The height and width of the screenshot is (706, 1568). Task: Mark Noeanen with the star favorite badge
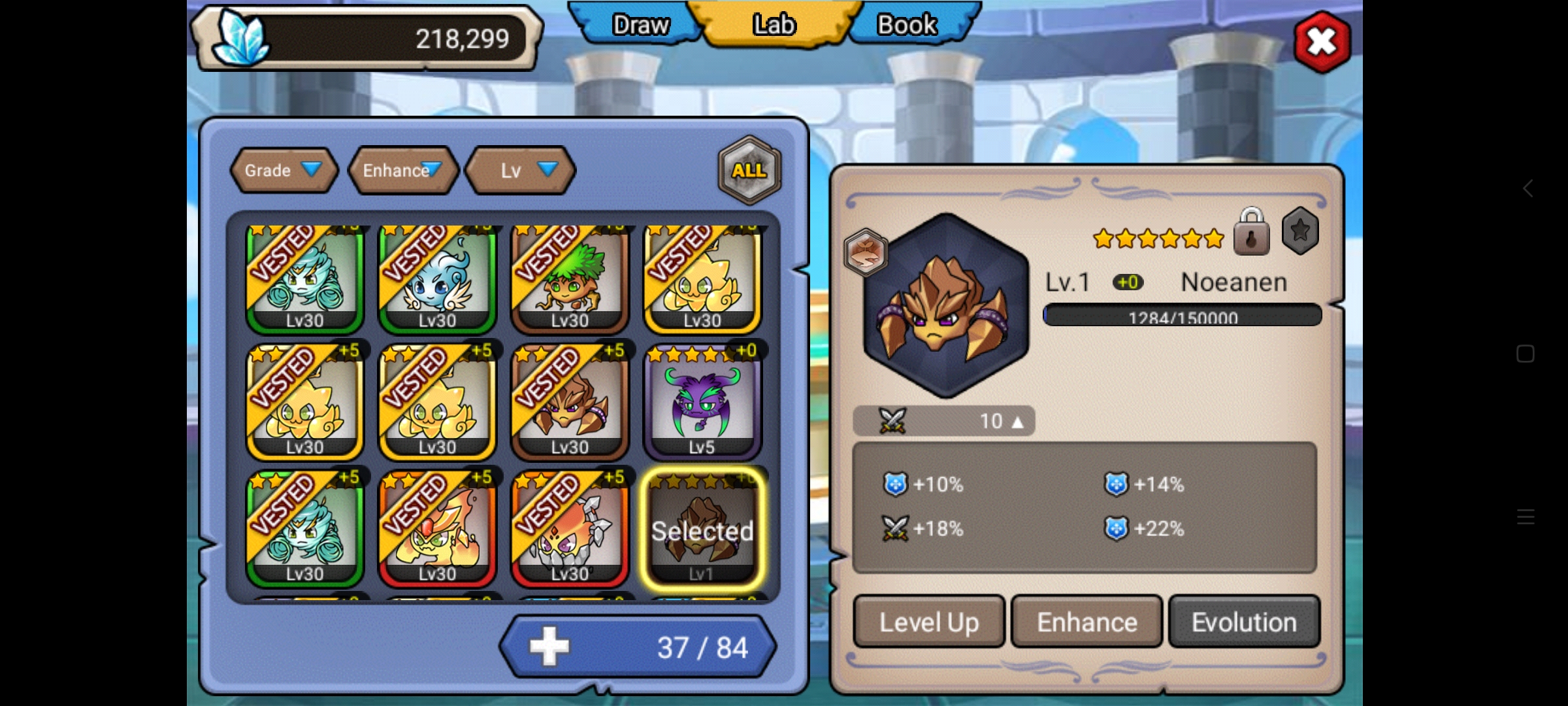click(x=1300, y=231)
